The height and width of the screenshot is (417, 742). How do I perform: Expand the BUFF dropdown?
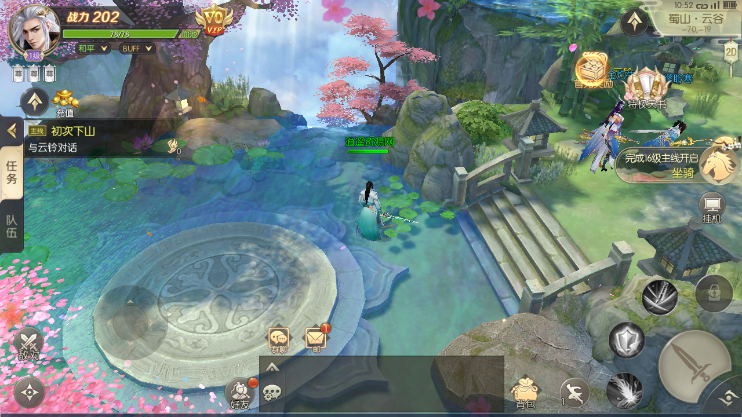(x=132, y=47)
